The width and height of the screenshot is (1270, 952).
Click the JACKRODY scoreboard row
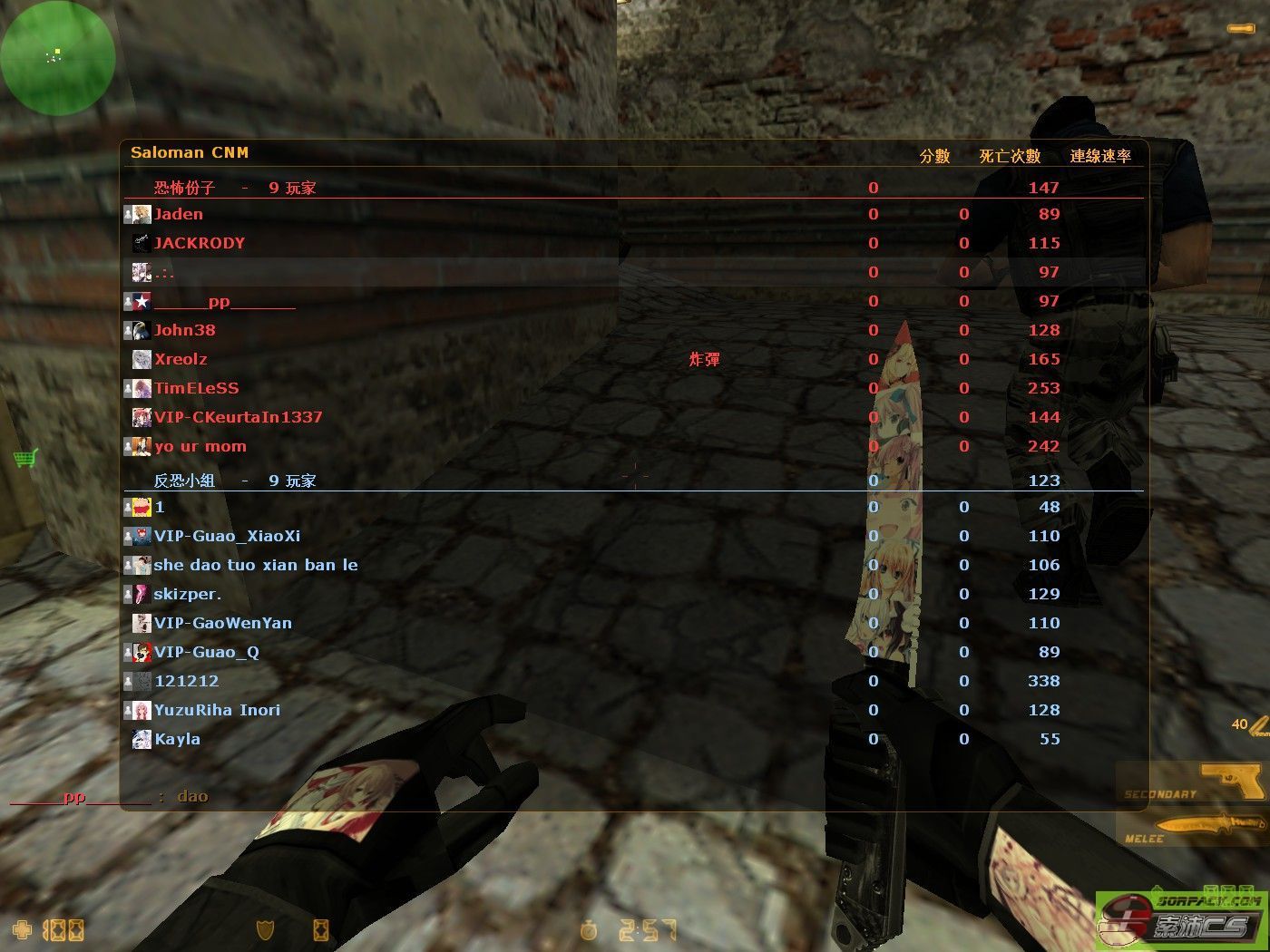199,244
